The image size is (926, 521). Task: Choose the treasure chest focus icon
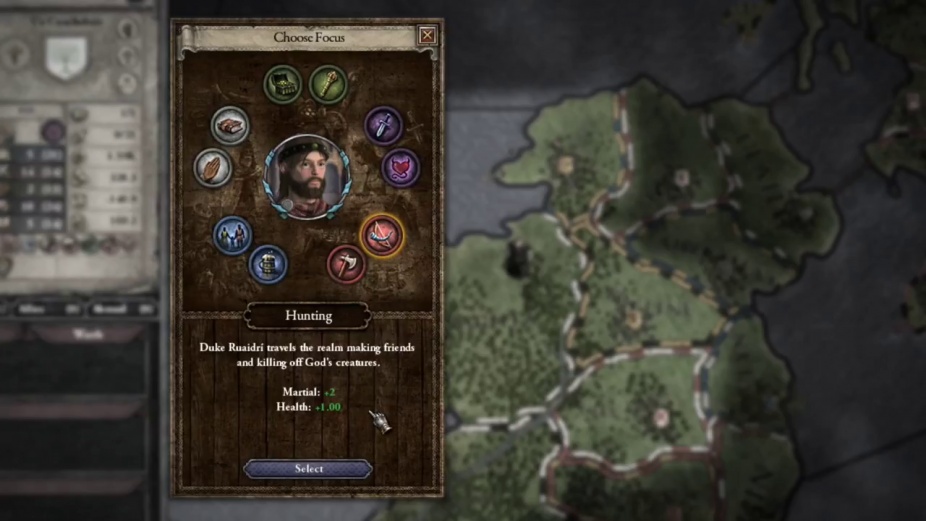point(283,84)
